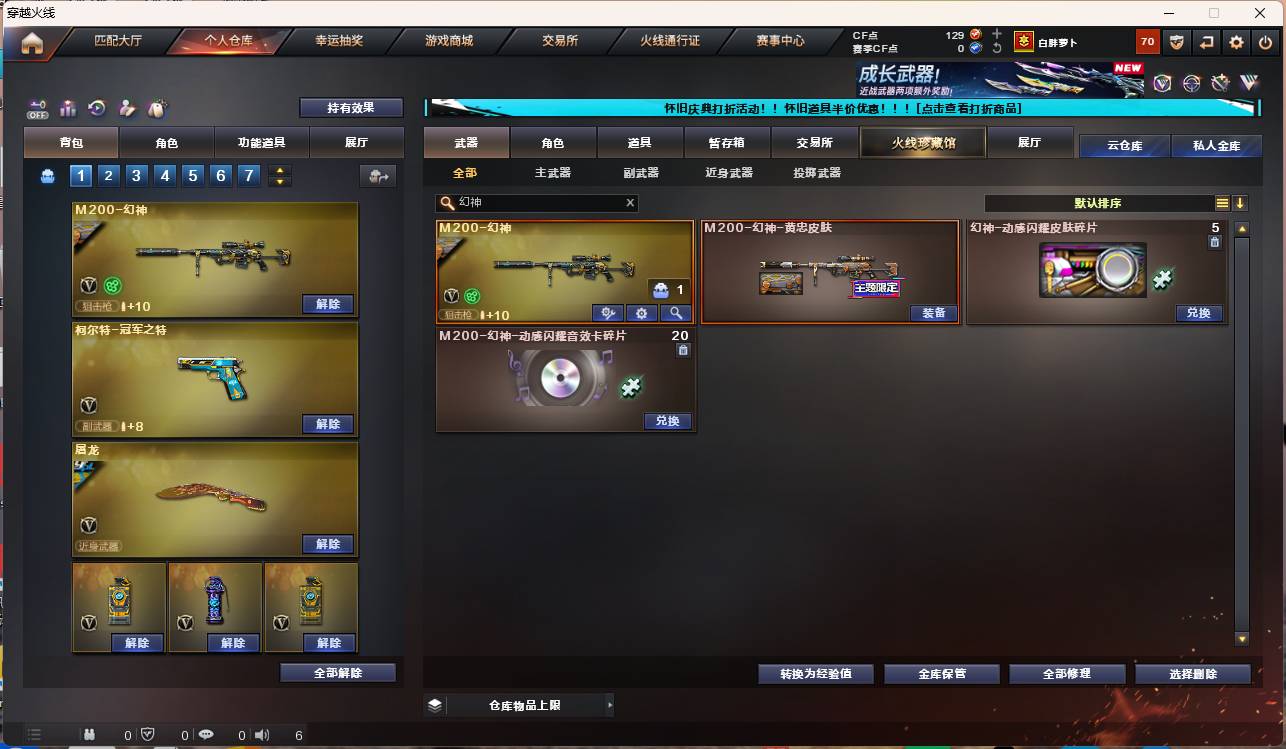Click the sound-effect gear icon on M200-幻神 card
Image resolution: width=1286 pixels, height=749 pixels.
pyautogui.click(x=641, y=313)
